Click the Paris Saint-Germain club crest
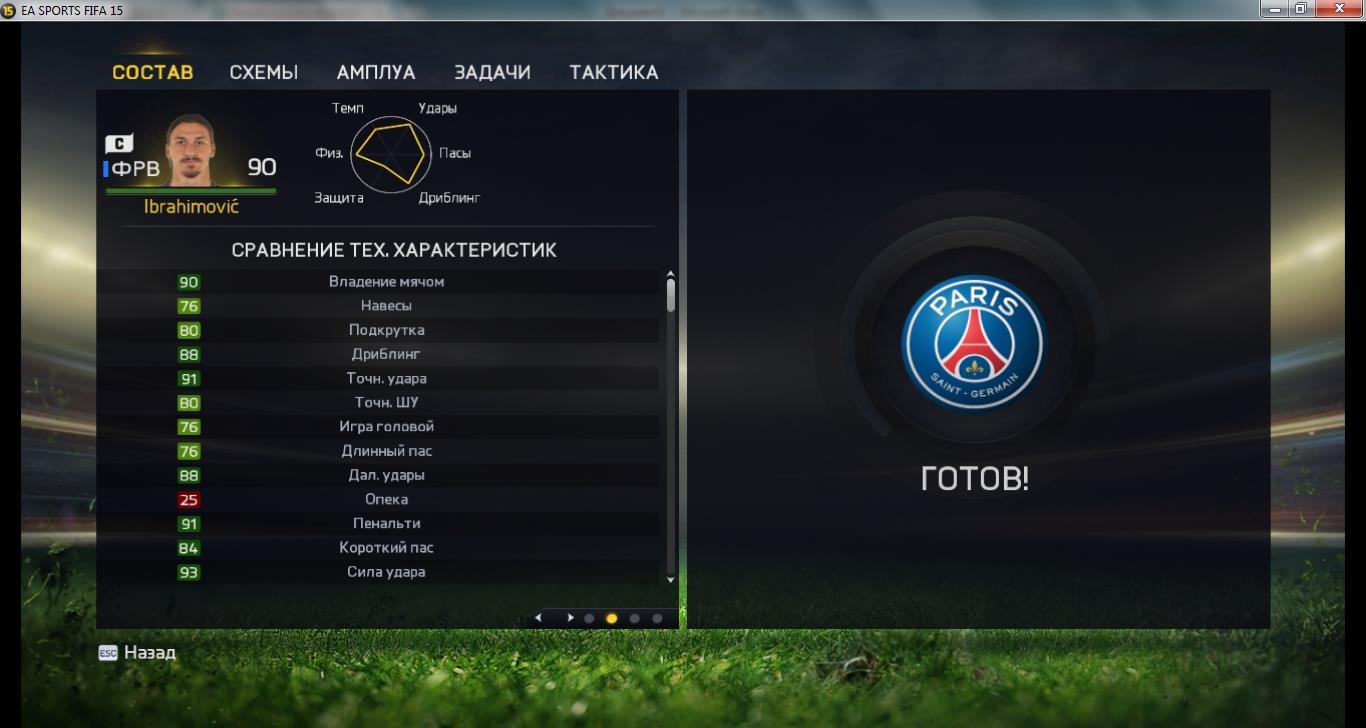This screenshot has width=1366, height=728. (x=973, y=342)
